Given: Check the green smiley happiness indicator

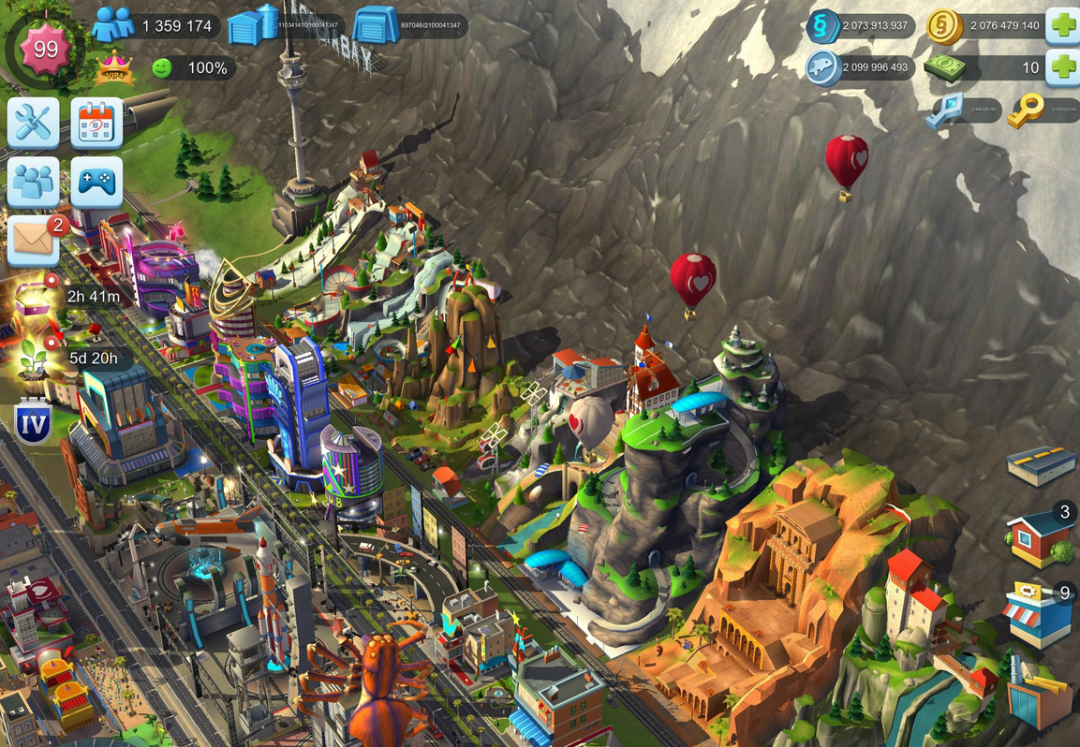Looking at the screenshot, I should (161, 68).
